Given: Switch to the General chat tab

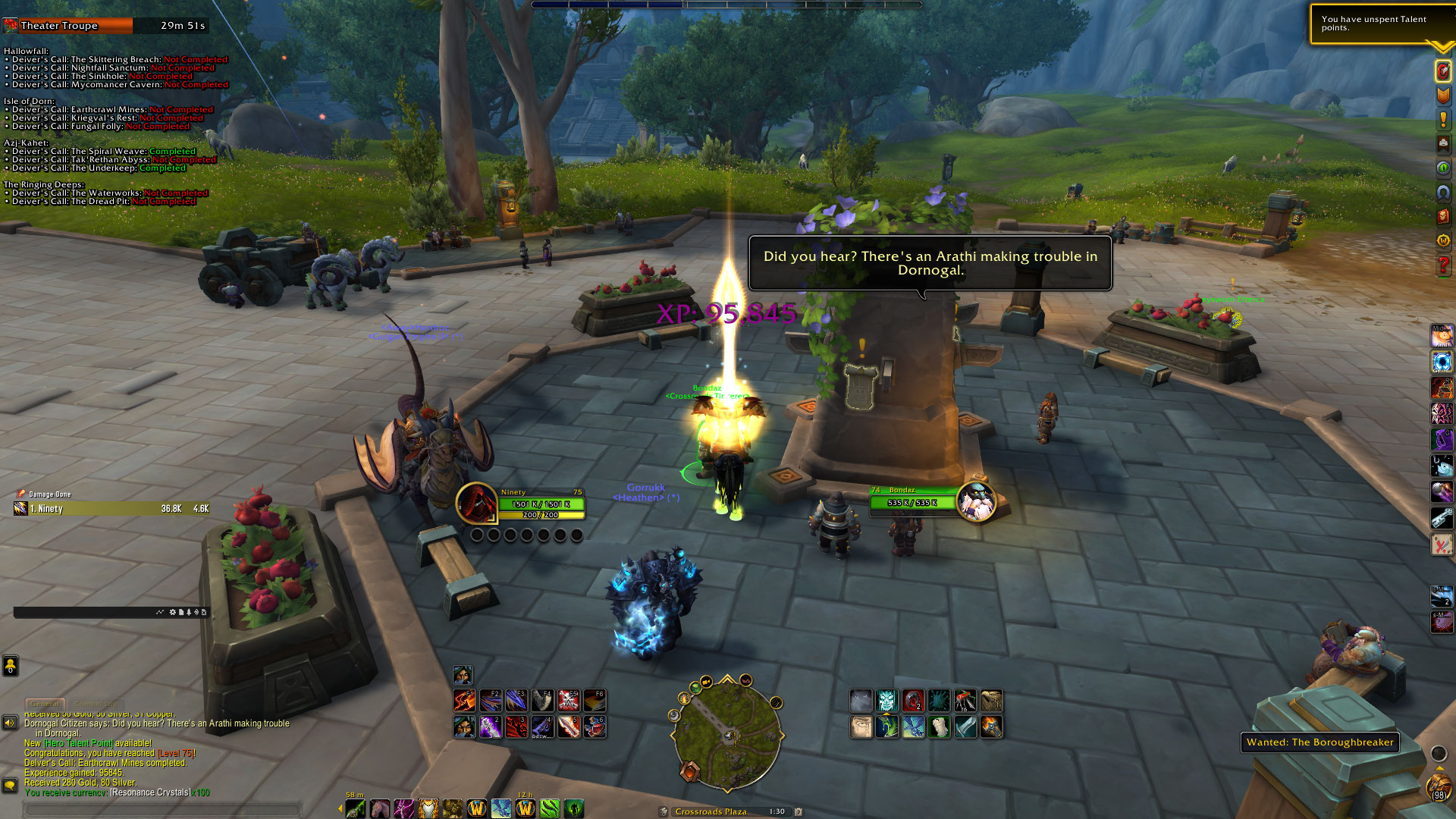Looking at the screenshot, I should point(45,704).
